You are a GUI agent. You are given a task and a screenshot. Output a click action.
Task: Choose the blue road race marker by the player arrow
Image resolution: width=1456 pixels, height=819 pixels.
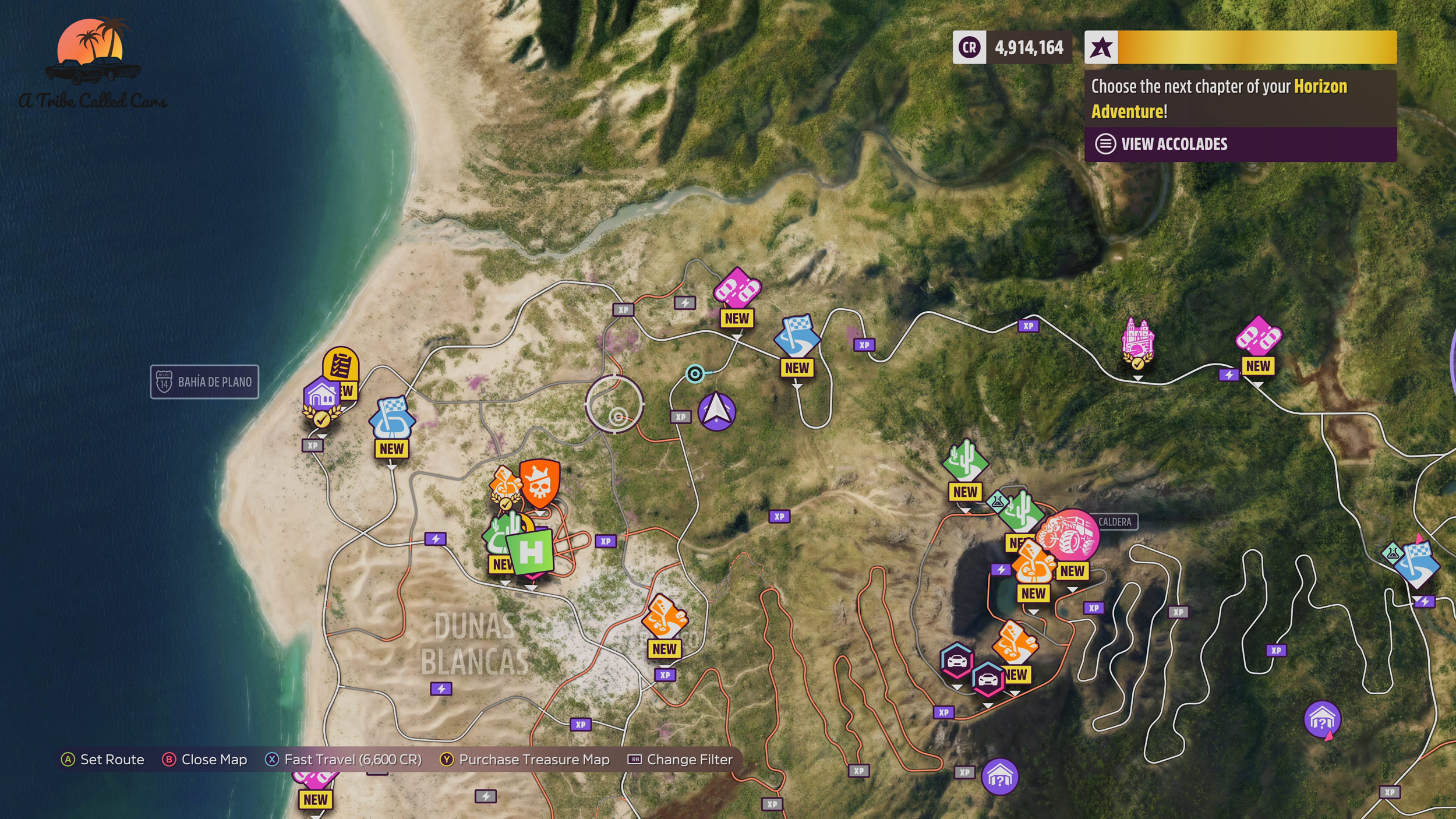pyautogui.click(x=797, y=338)
